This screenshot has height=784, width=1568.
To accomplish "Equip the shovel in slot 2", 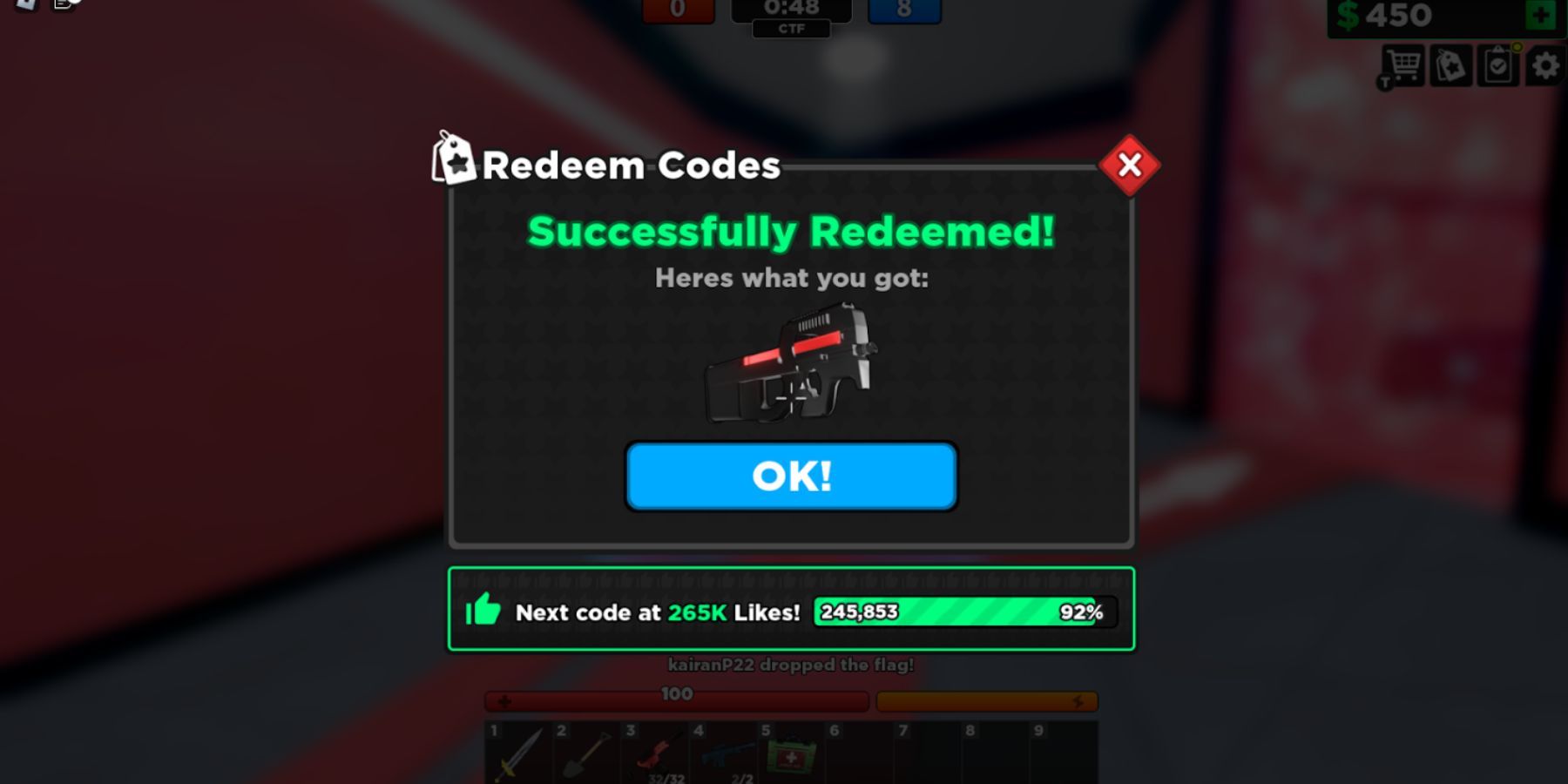I will [x=584, y=754].
